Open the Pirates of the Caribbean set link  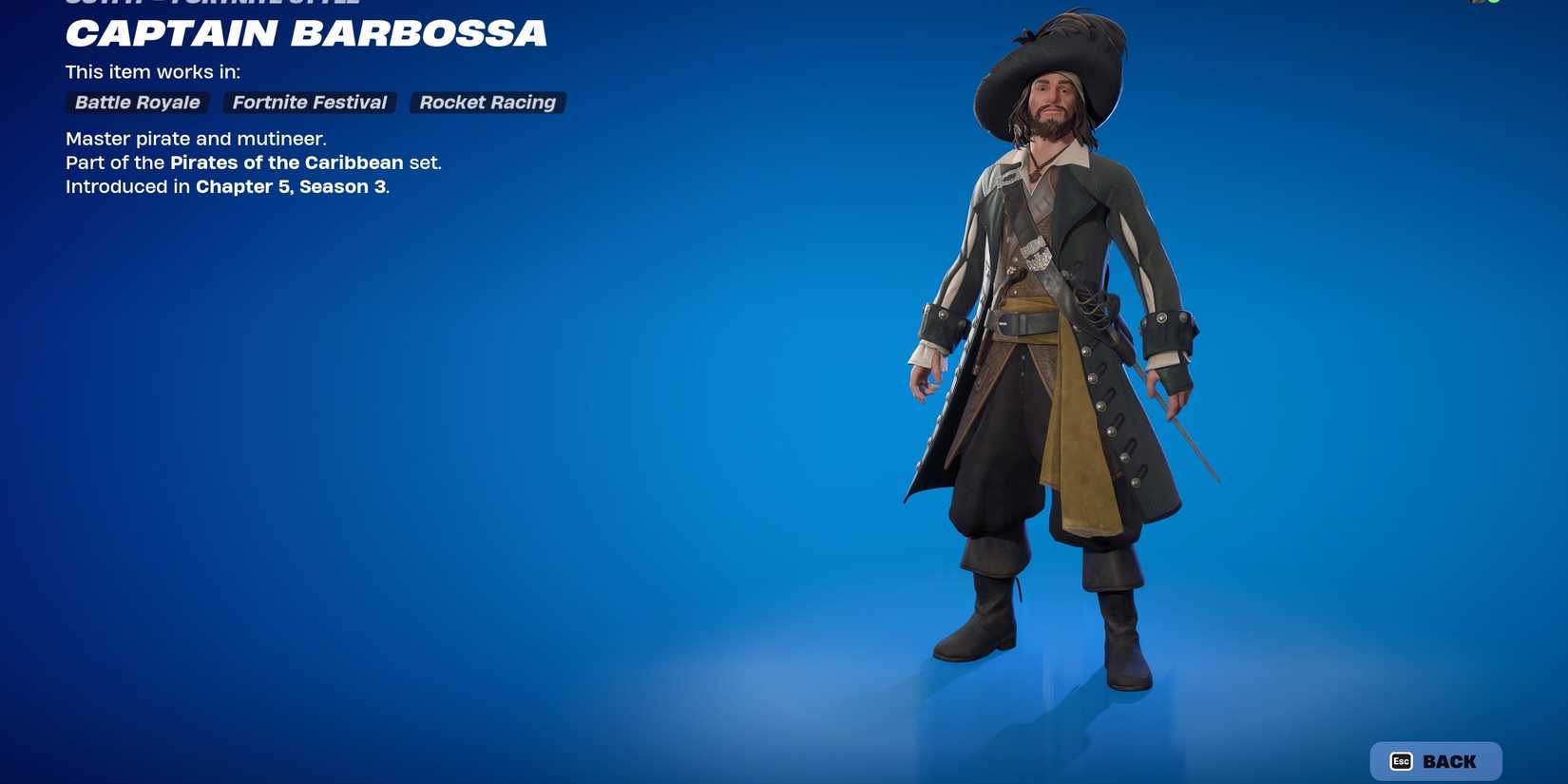(286, 163)
